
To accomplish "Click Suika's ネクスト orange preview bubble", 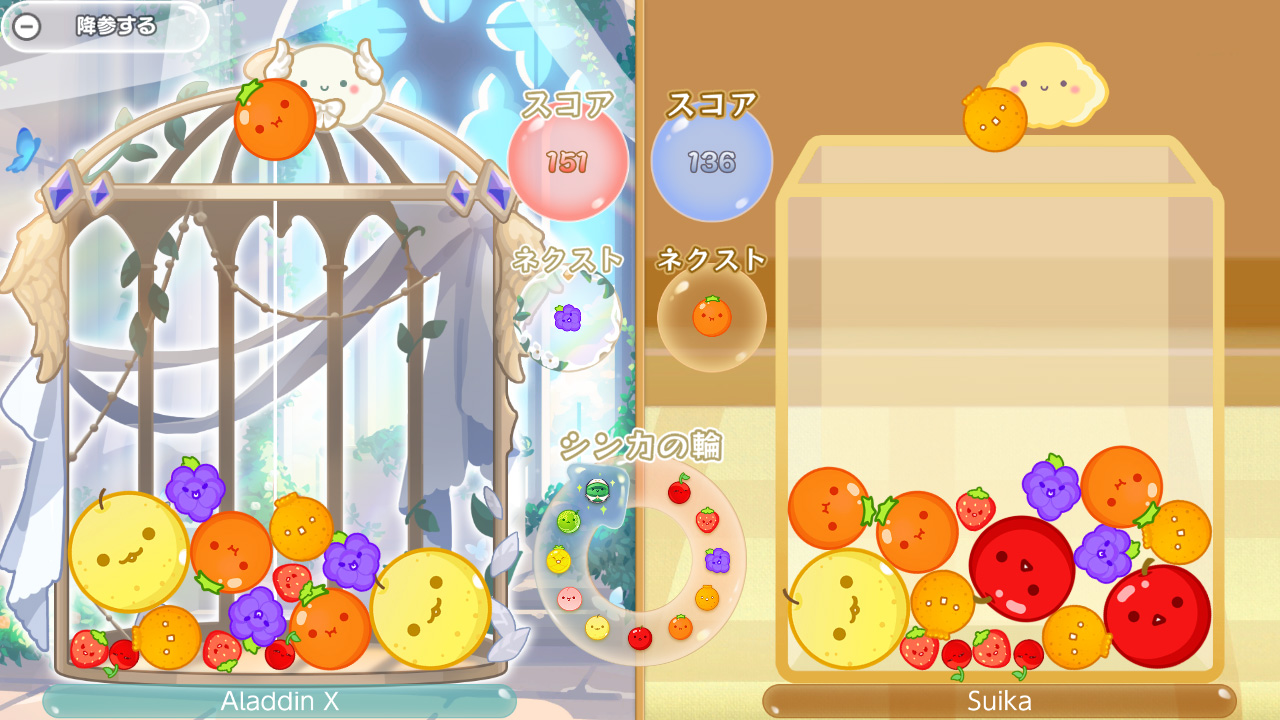I will (x=712, y=315).
